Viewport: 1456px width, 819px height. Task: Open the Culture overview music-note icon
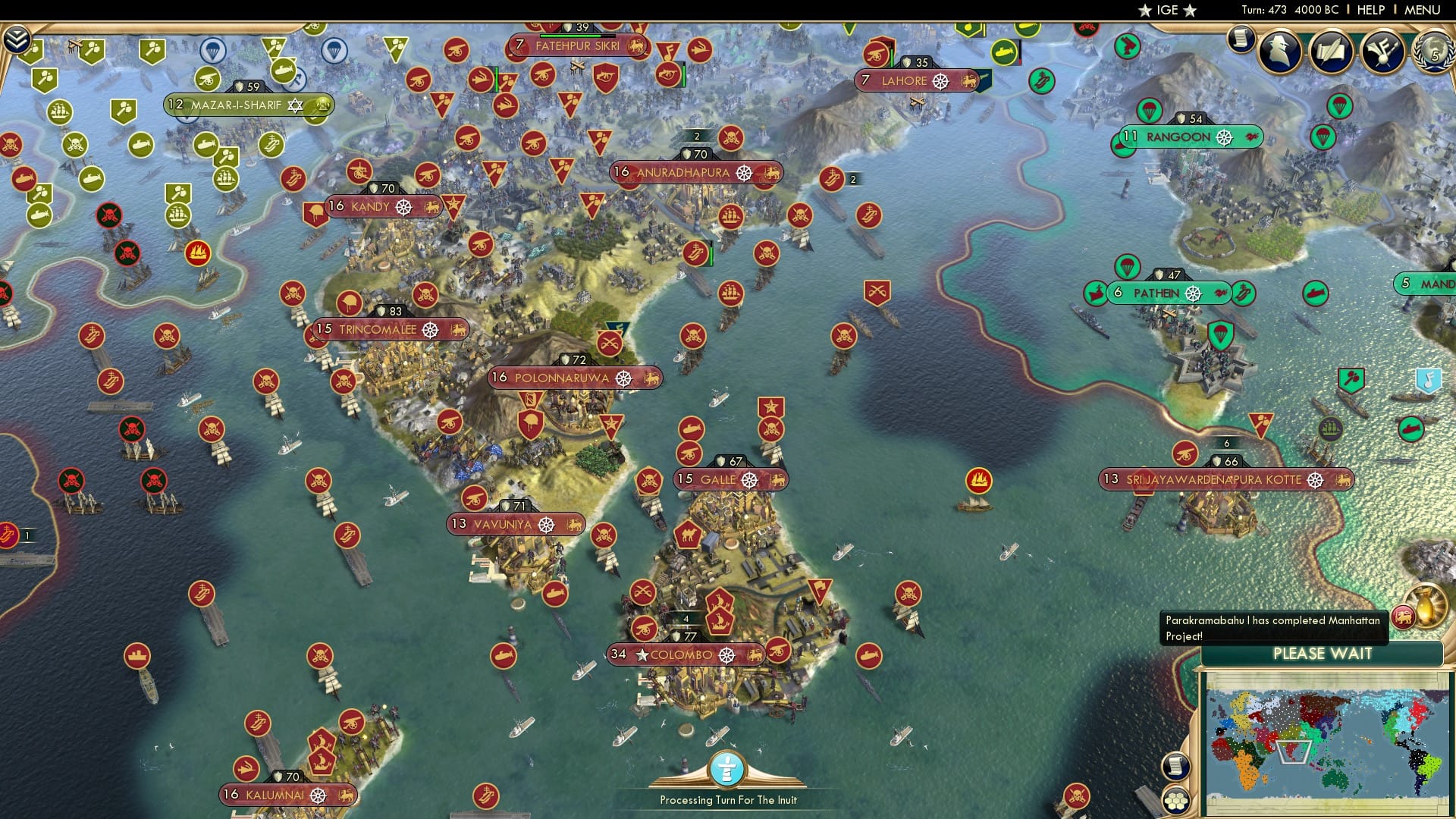[1381, 52]
